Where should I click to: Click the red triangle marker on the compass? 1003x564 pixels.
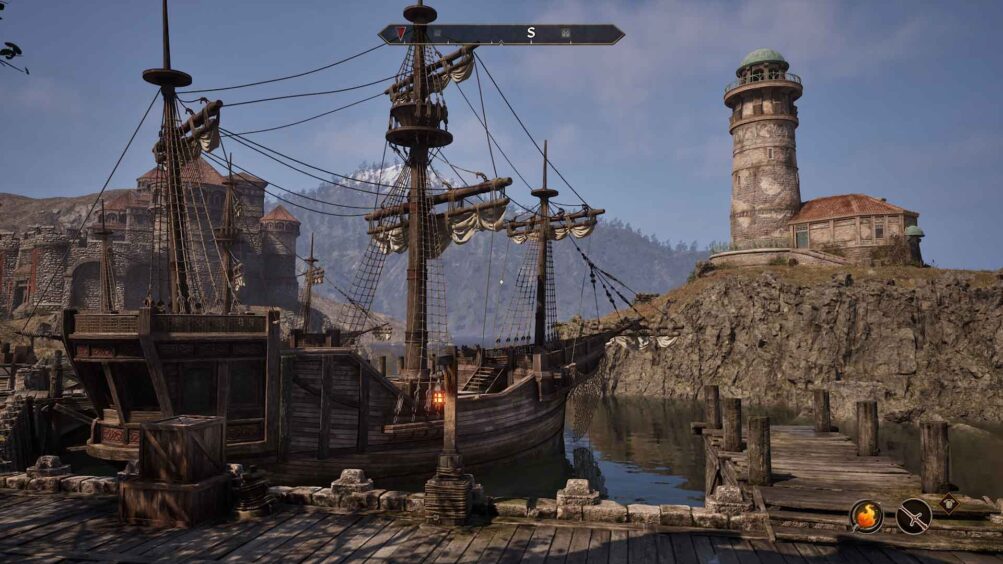[x=401, y=33]
